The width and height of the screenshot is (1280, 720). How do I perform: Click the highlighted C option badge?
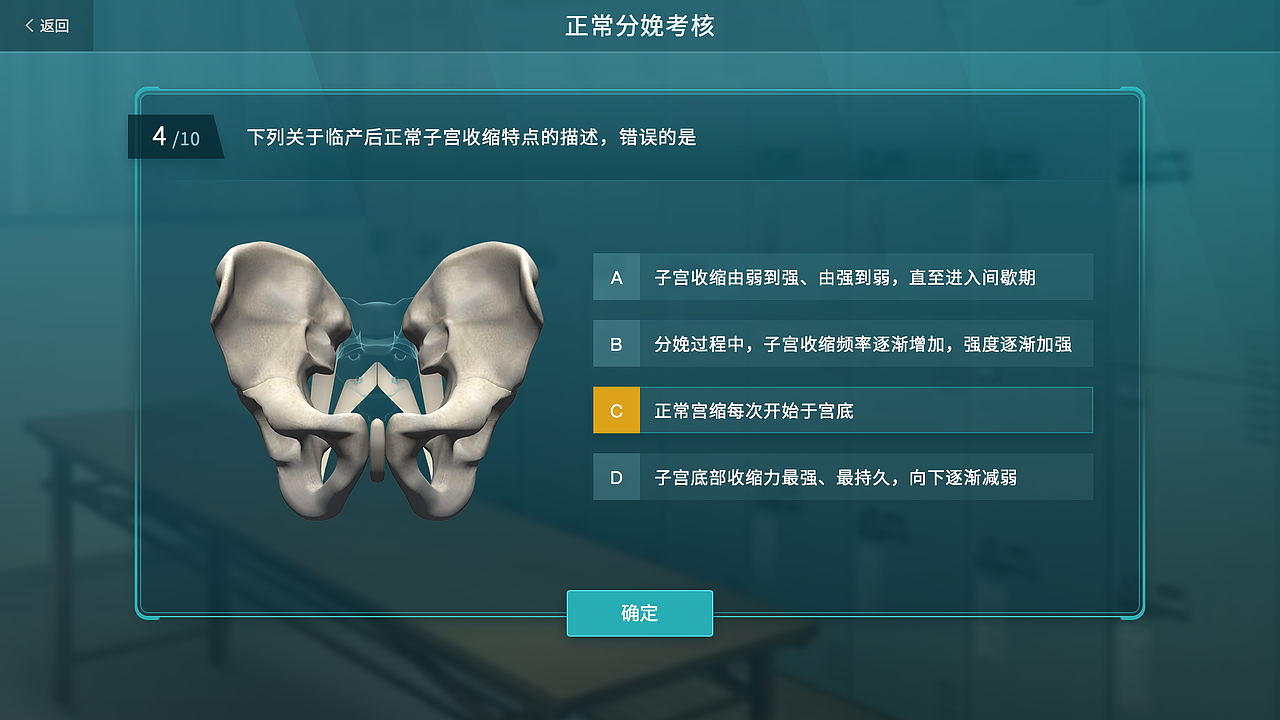tap(616, 410)
